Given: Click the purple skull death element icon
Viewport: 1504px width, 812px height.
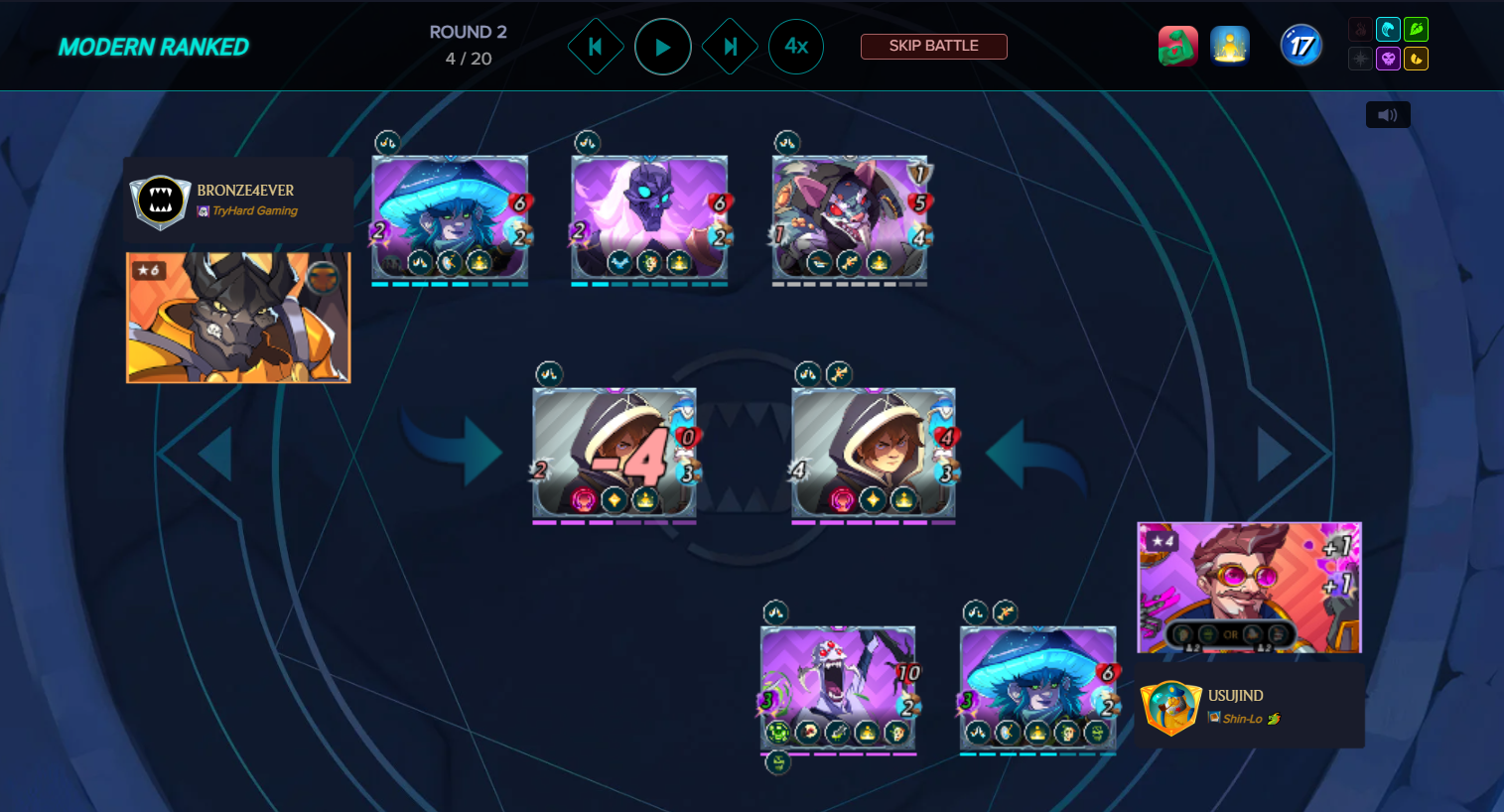Looking at the screenshot, I should (x=1388, y=60).
